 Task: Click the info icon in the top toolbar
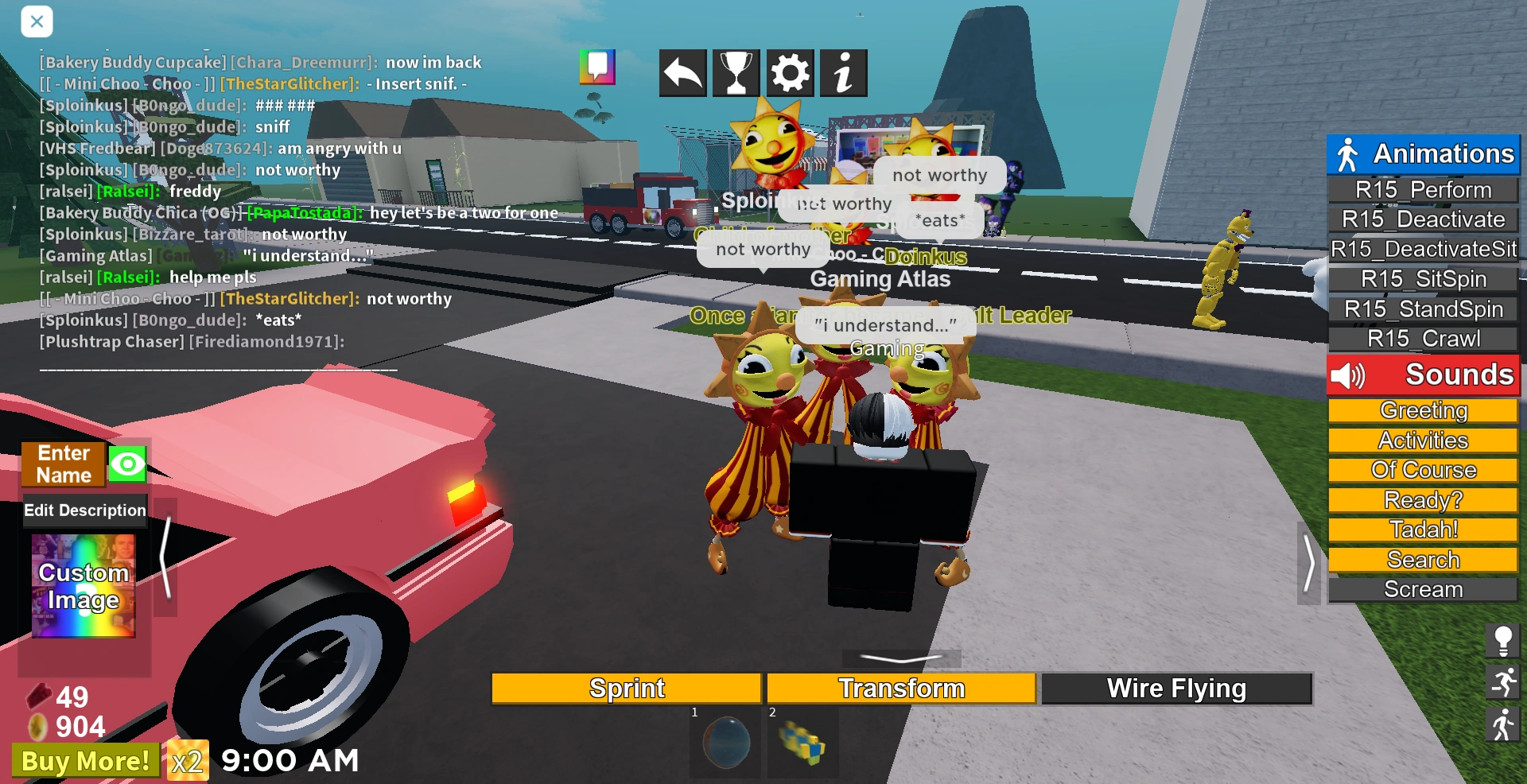point(843,72)
